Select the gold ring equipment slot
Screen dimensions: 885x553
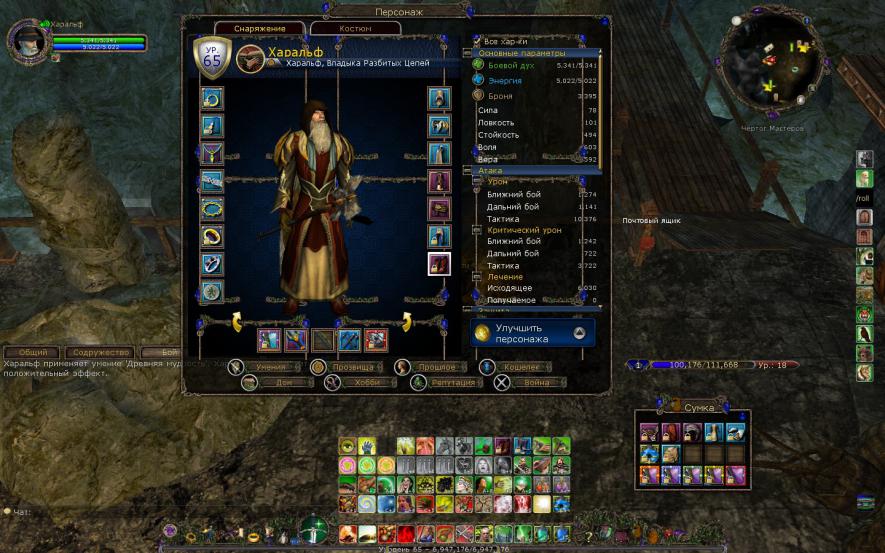tap(212, 236)
